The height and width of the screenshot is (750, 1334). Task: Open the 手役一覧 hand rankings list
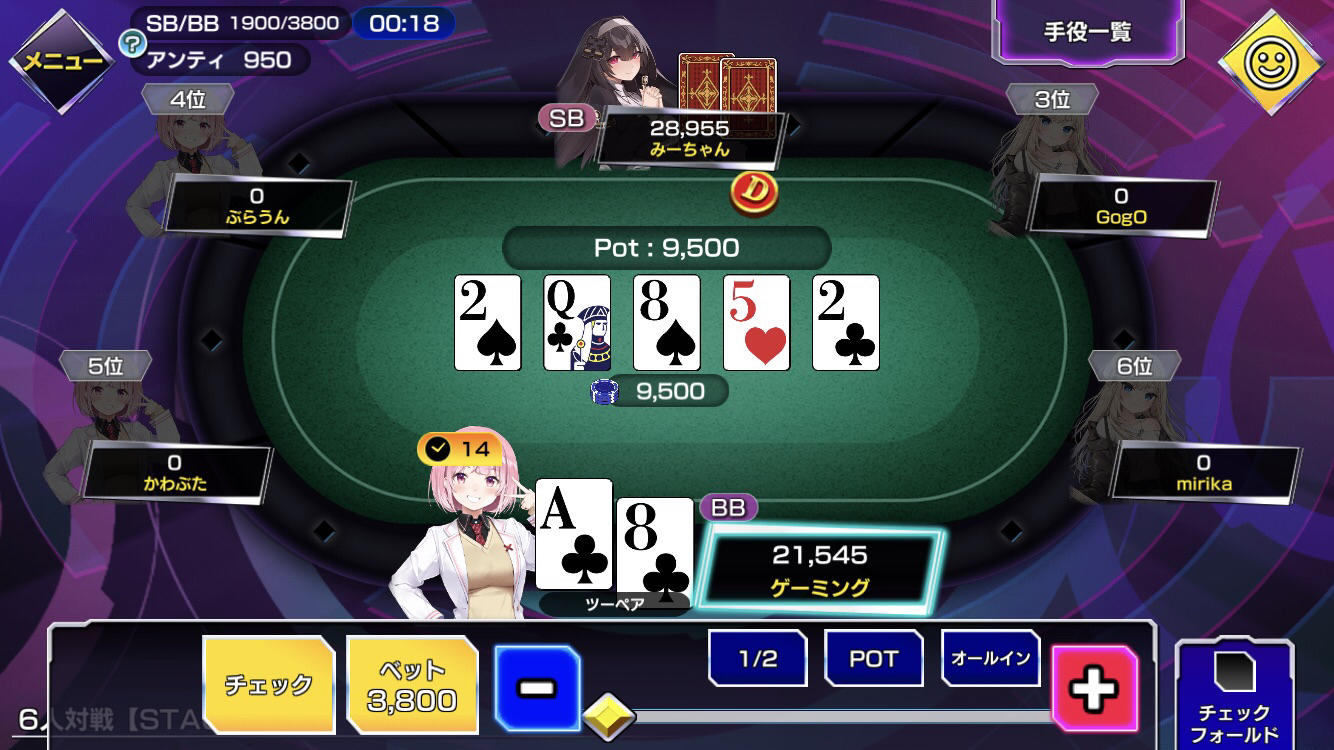1088,32
